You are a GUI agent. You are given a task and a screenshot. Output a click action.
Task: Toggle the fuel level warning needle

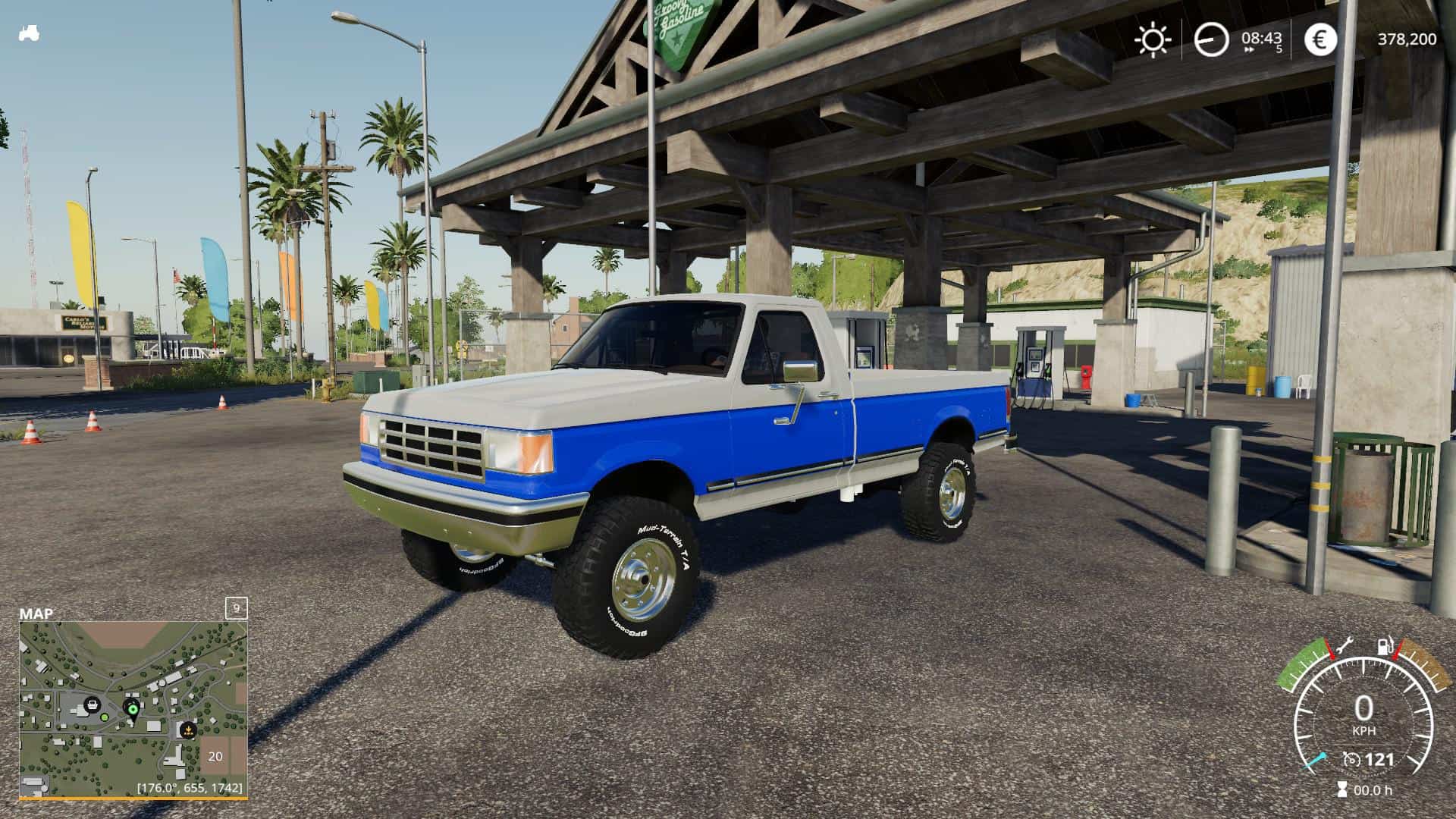1396,650
